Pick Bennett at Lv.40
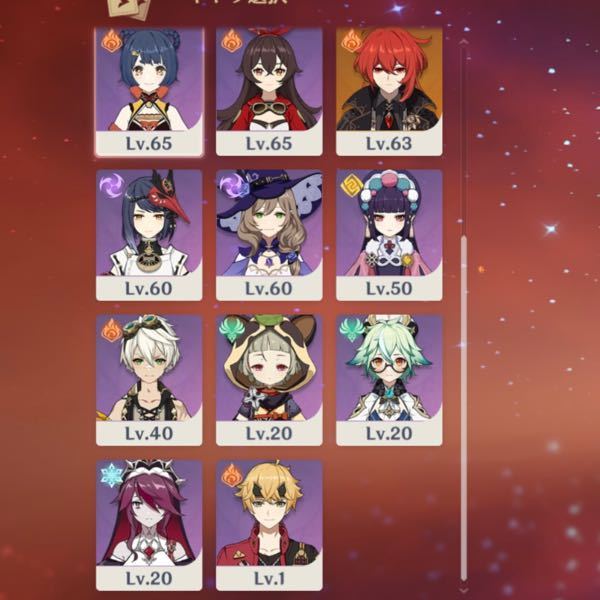Viewport: 600px width, 600px height. click(x=149, y=379)
